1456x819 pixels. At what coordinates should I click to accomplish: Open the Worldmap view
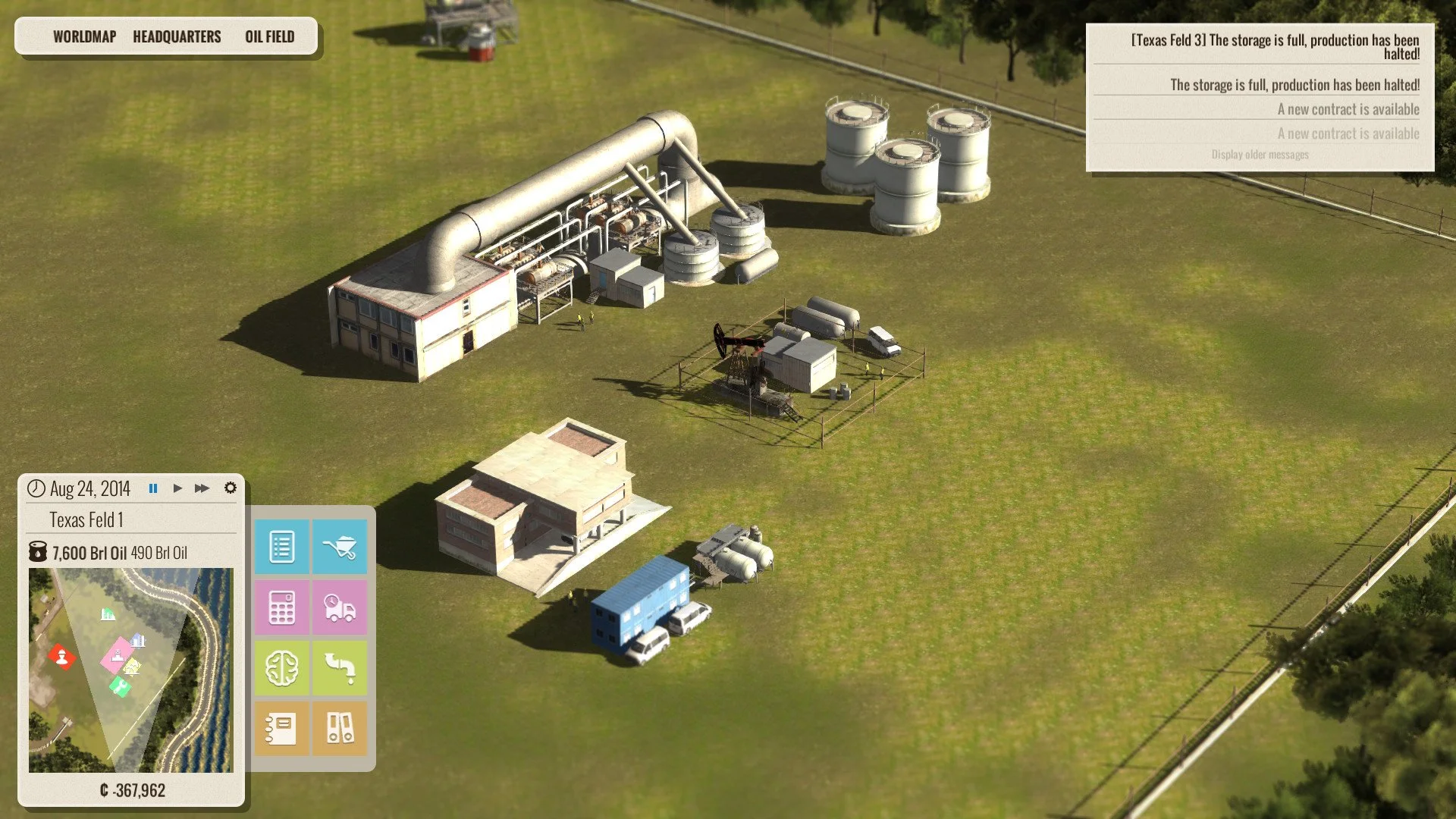[x=84, y=36]
